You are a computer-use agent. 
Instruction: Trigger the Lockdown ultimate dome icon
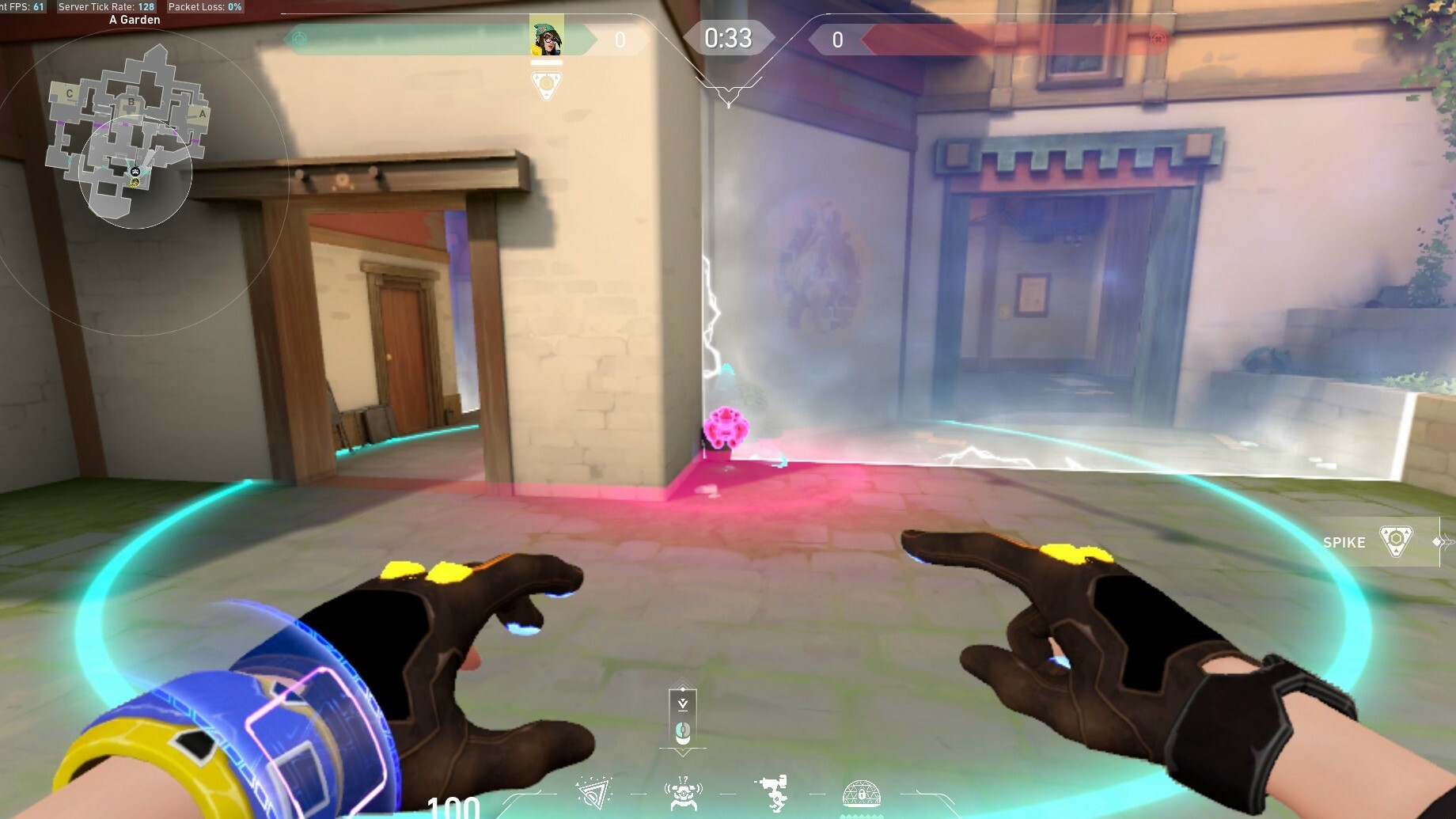point(862,793)
